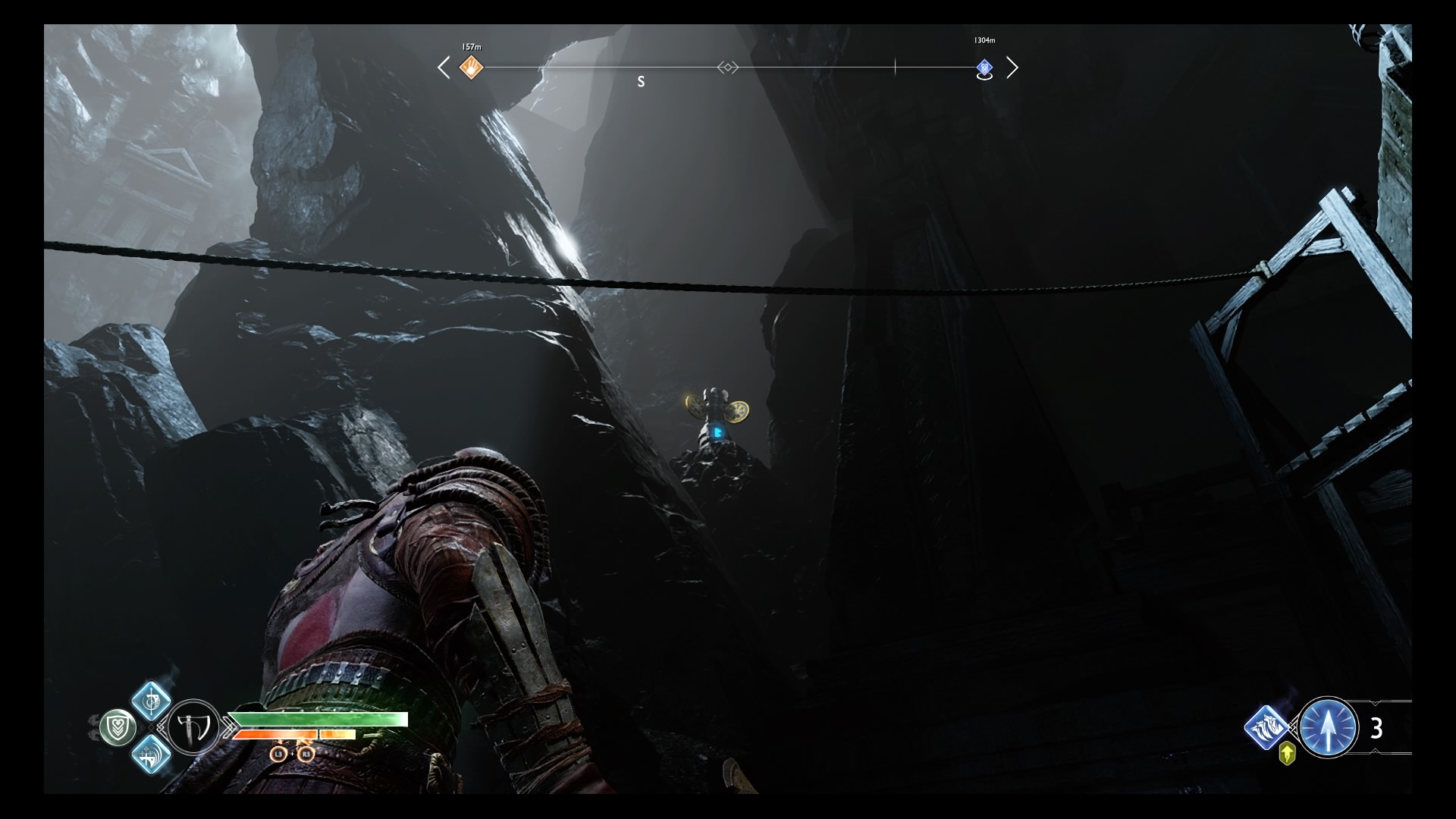Viewport: 1456px width, 819px height.
Task: Select the Leviathan Axe weapon icon
Action: coord(193,727)
